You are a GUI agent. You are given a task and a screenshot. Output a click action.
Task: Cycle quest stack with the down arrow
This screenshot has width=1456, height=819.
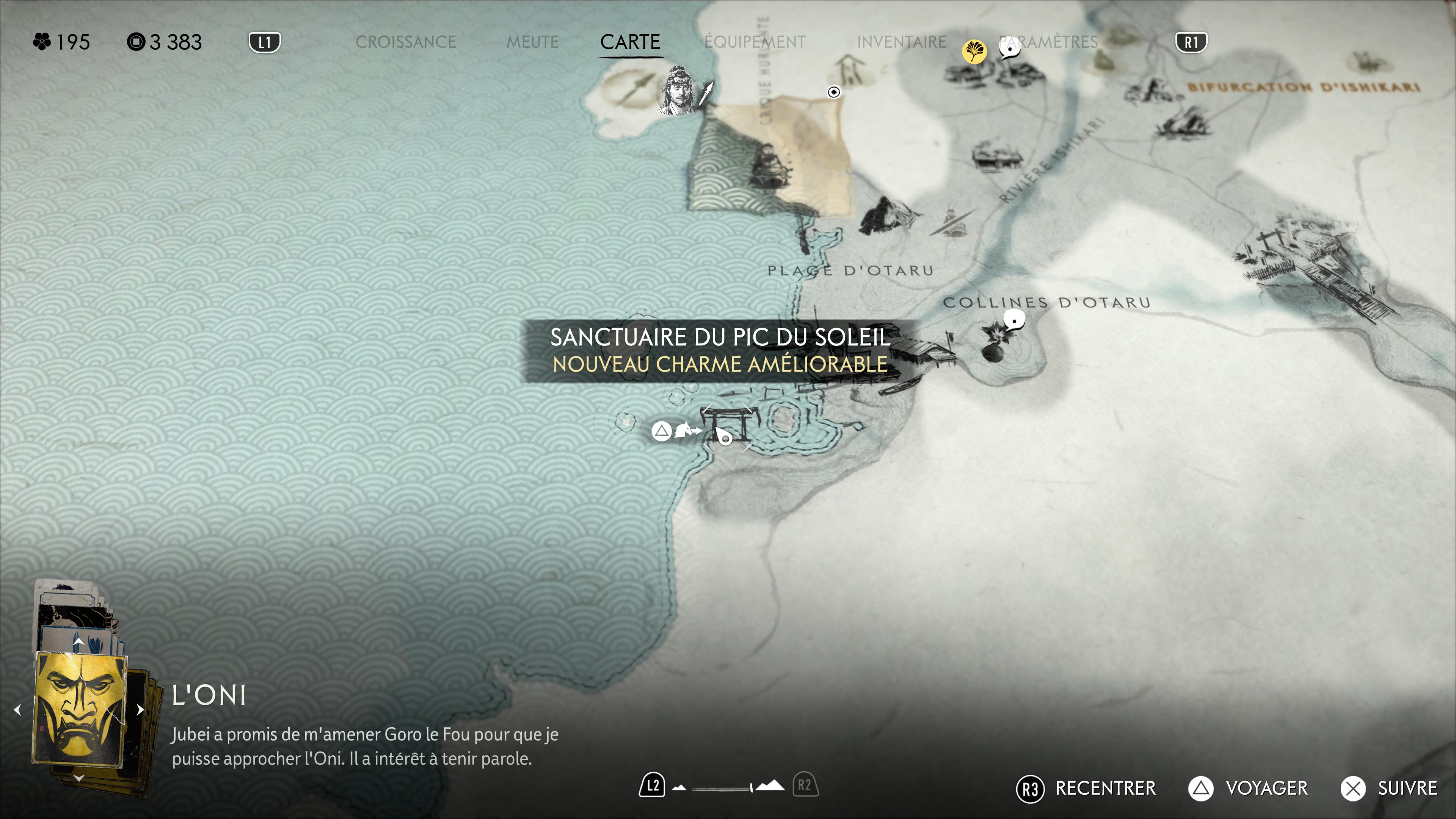(78, 778)
